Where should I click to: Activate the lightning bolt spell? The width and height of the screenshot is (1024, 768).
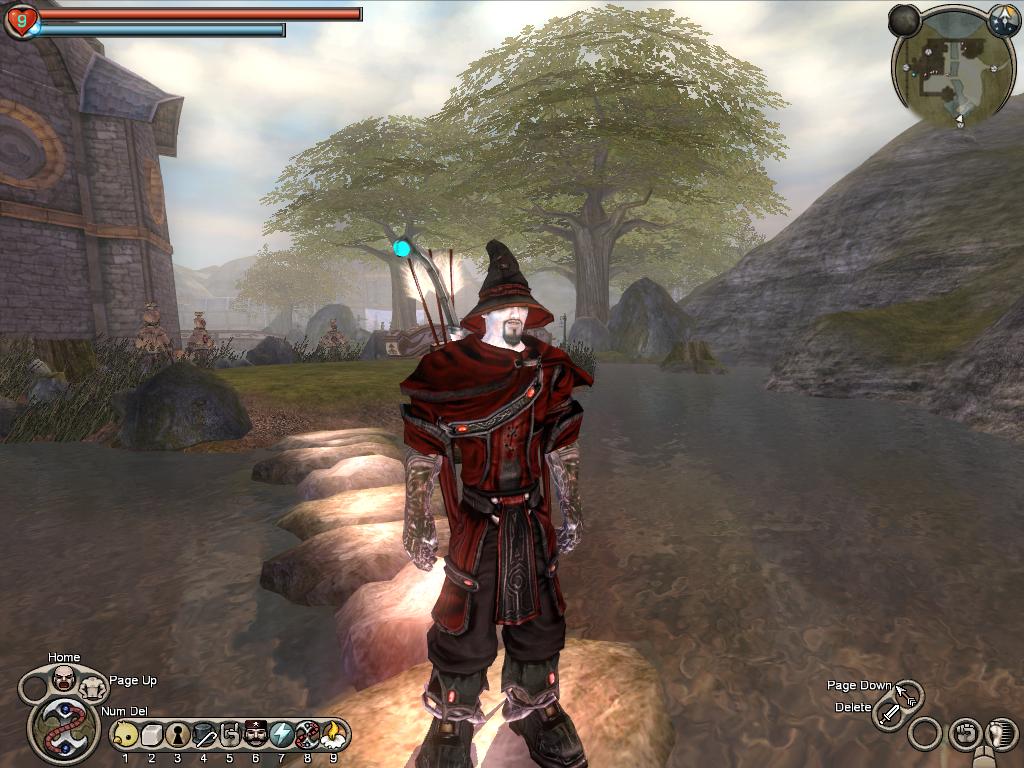click(282, 736)
